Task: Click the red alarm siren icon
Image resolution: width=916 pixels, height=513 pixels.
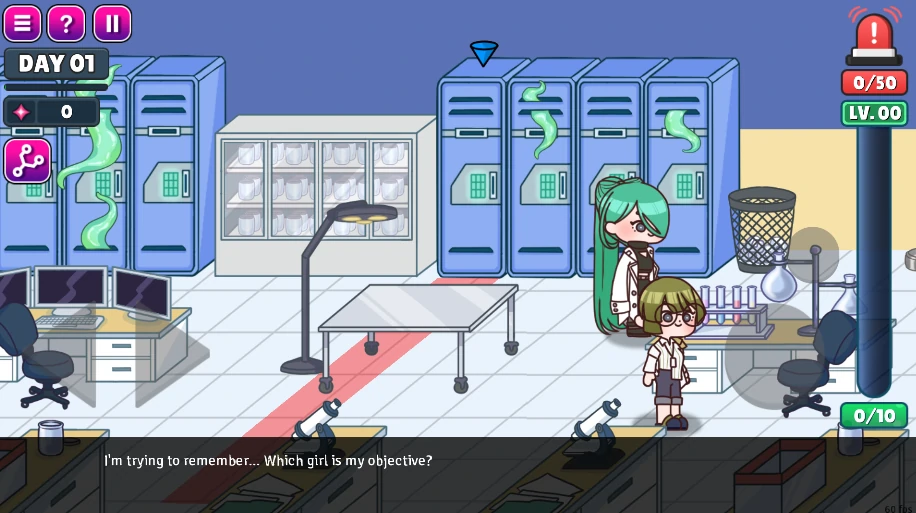Action: click(874, 37)
